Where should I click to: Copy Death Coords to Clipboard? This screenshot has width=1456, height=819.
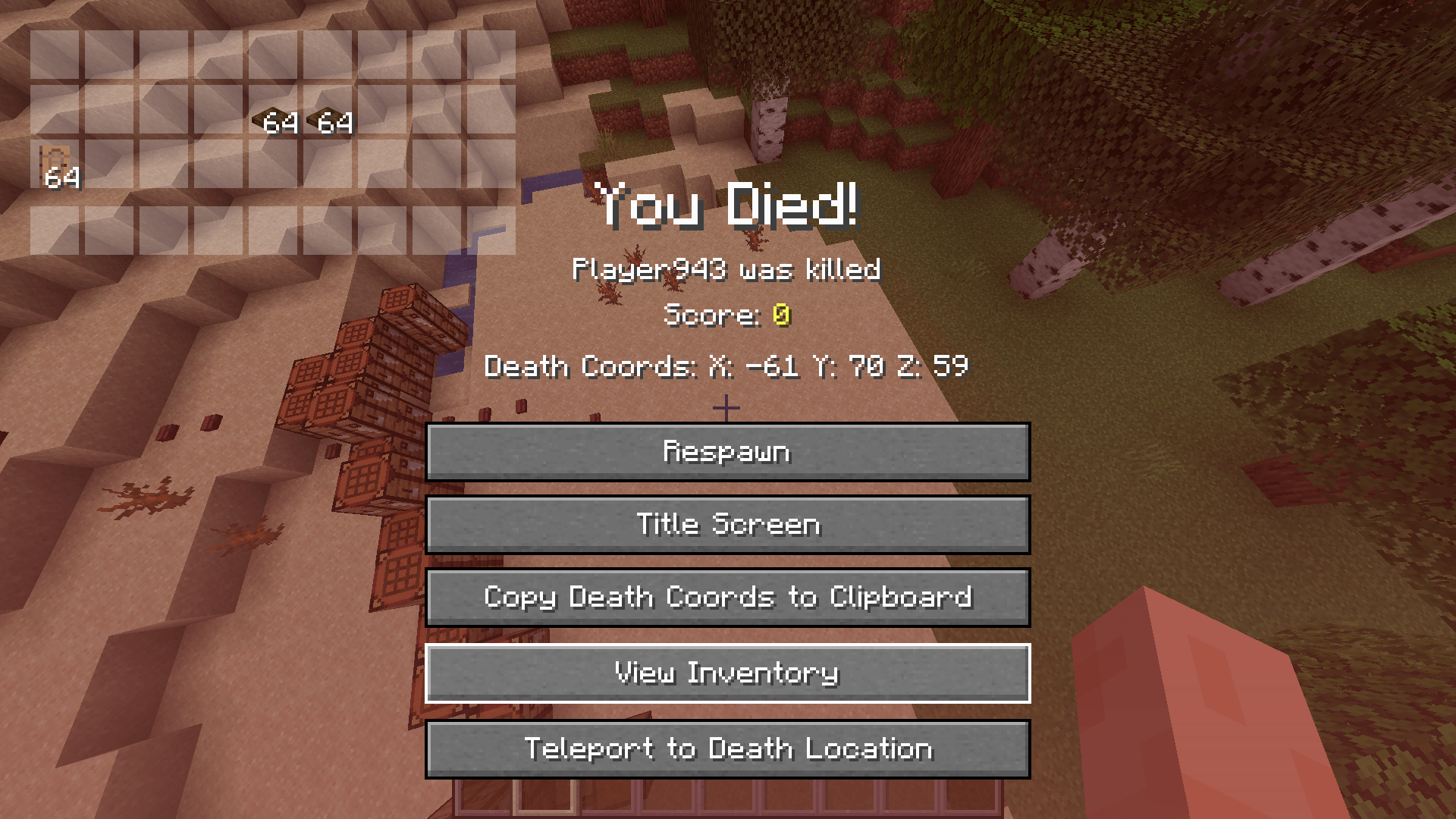(728, 598)
